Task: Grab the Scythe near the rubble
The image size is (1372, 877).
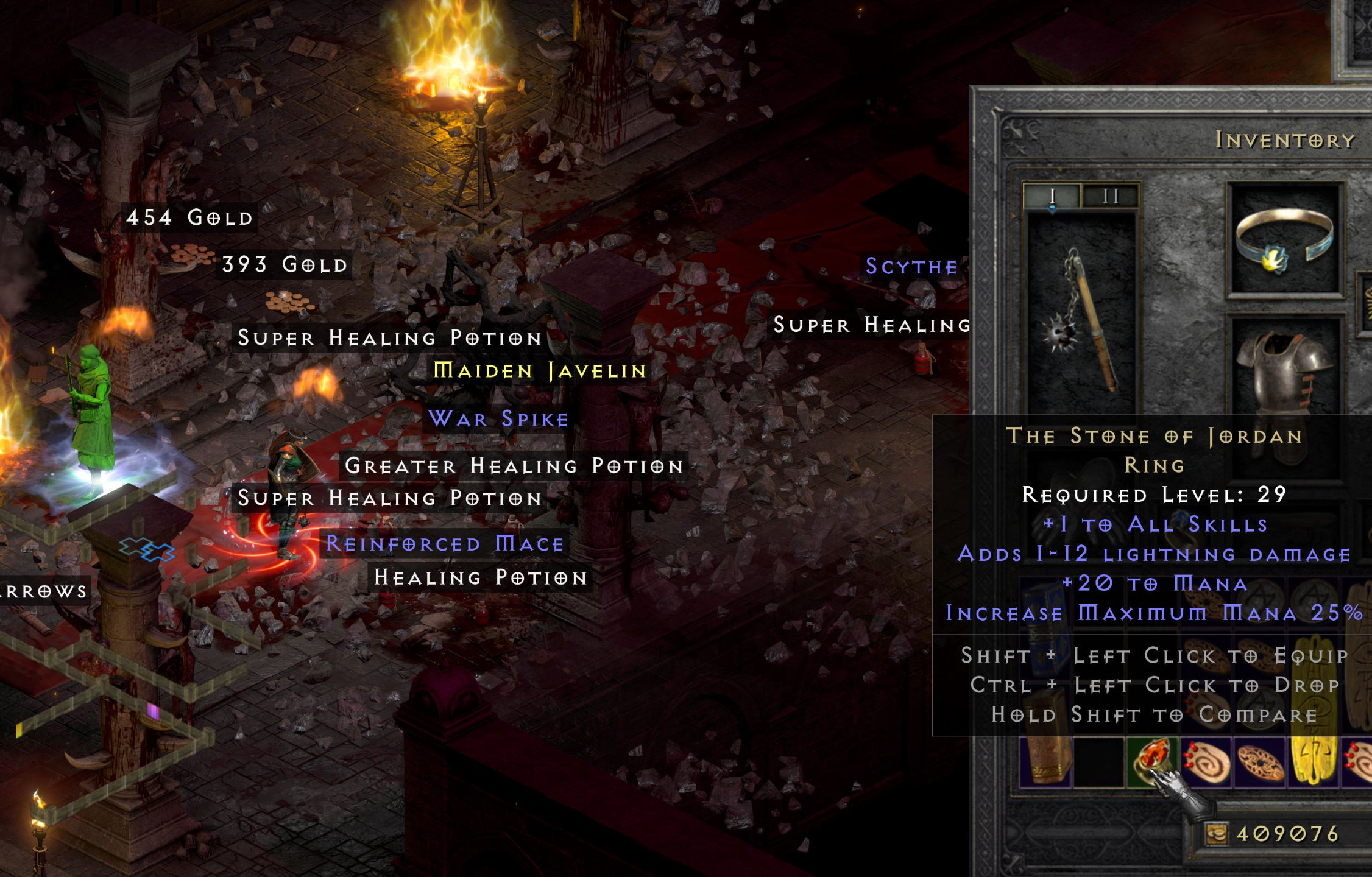Action: pos(910,266)
